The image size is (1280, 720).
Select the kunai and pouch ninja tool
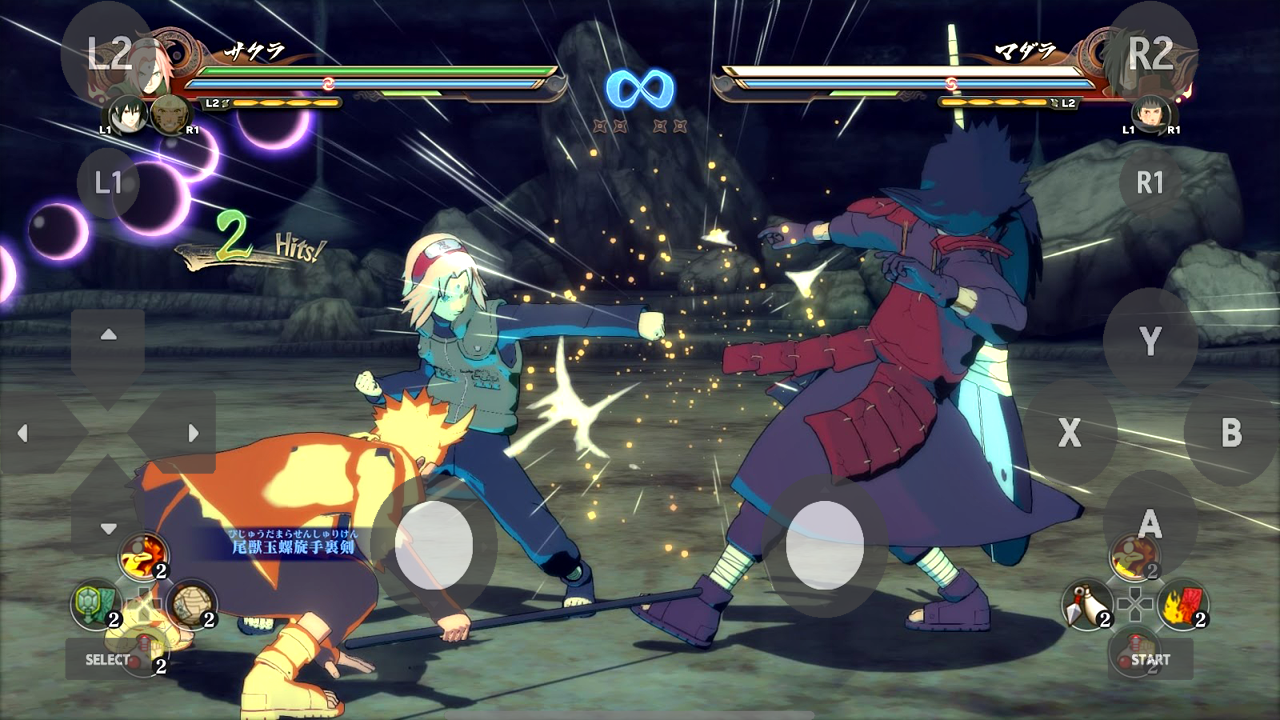[1086, 604]
